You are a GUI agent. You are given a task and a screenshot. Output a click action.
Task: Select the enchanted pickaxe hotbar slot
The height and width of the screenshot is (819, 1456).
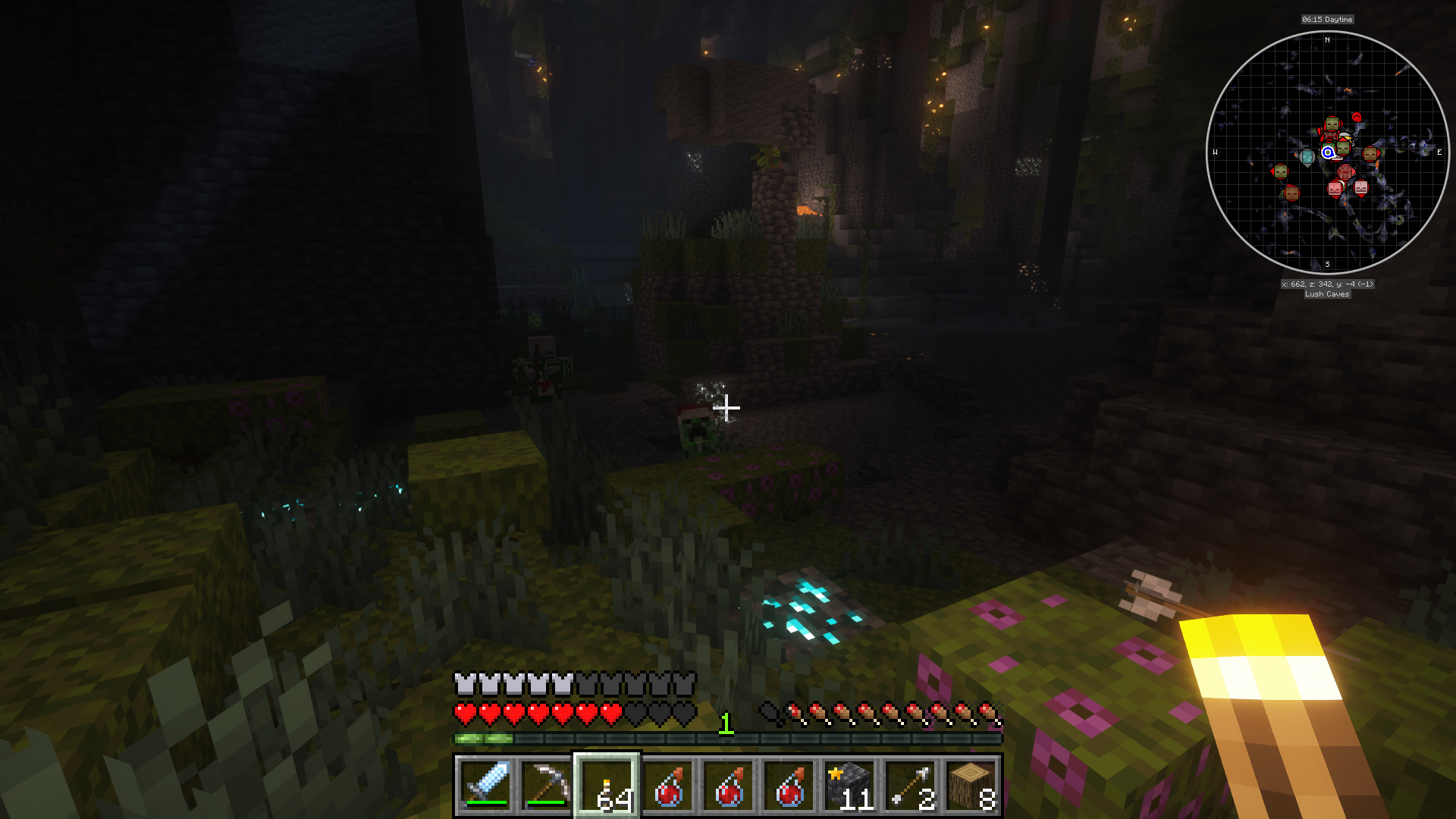[548, 785]
